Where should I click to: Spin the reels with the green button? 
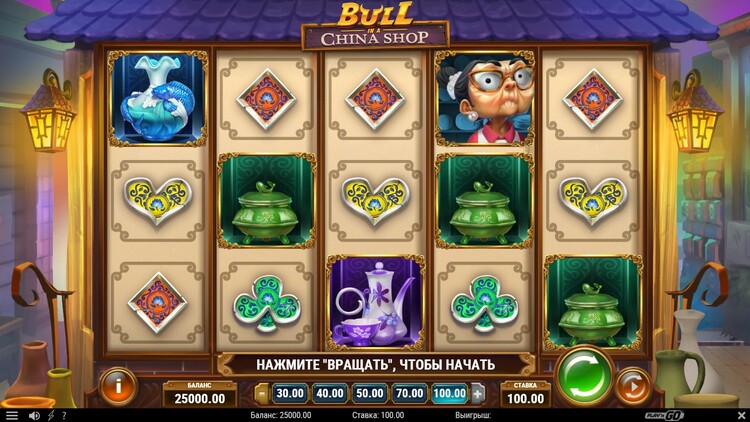click(x=584, y=376)
